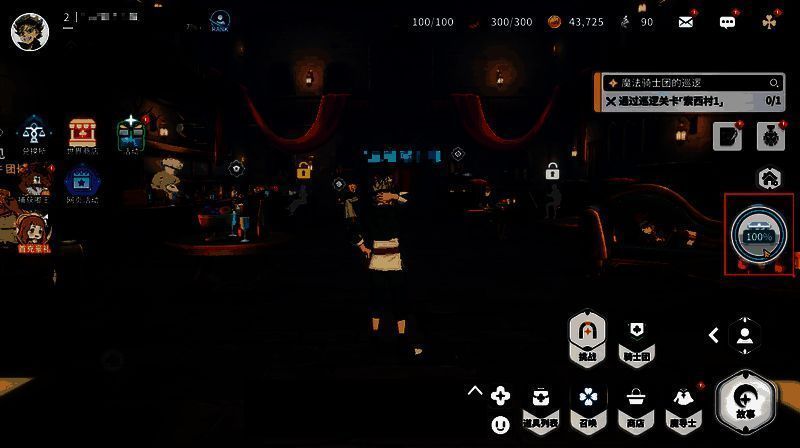This screenshot has width=800, height=448.
Task: Open the red world shop stall icon
Action: 82,134
